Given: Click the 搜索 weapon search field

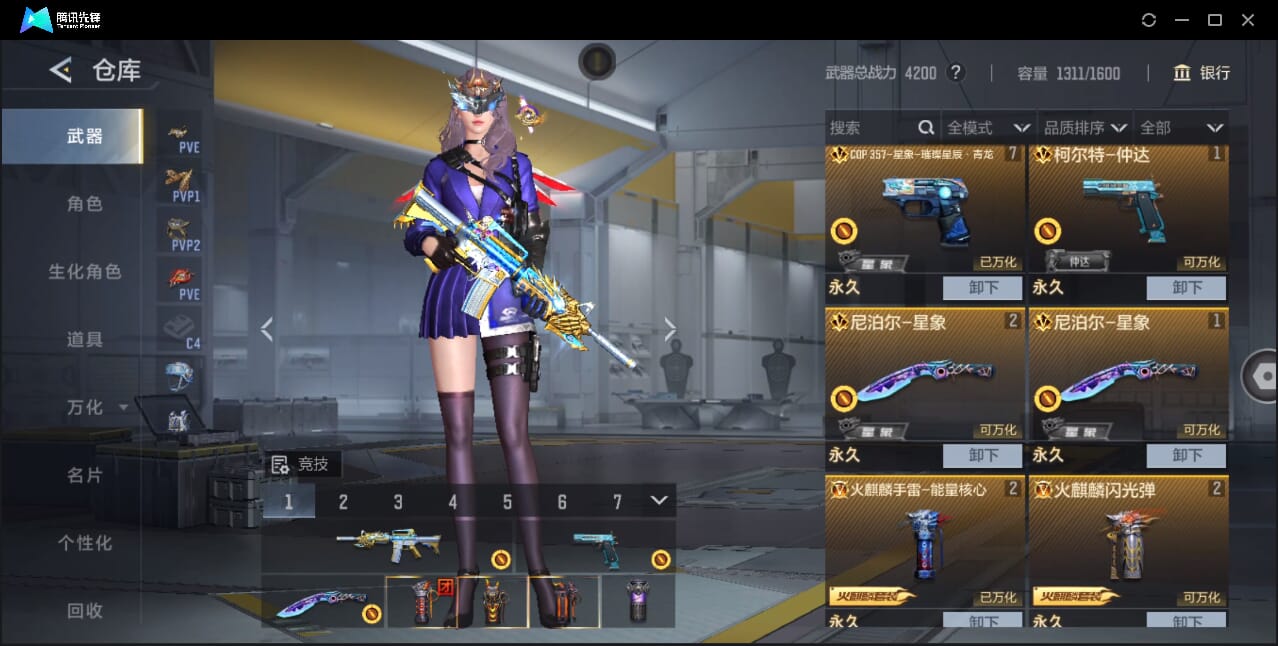Looking at the screenshot, I should pos(872,128).
